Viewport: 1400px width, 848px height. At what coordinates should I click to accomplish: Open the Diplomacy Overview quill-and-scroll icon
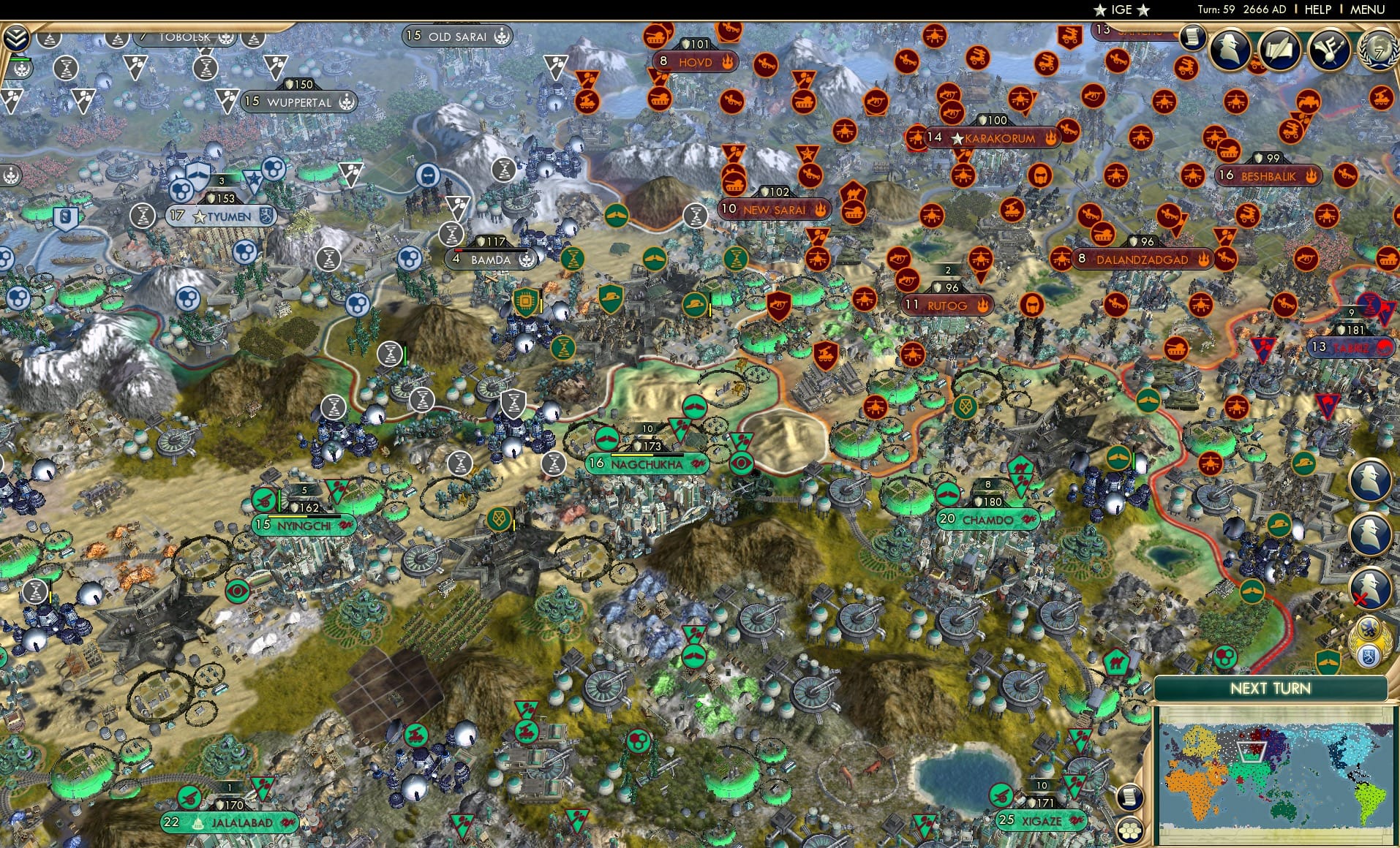[x=1281, y=50]
